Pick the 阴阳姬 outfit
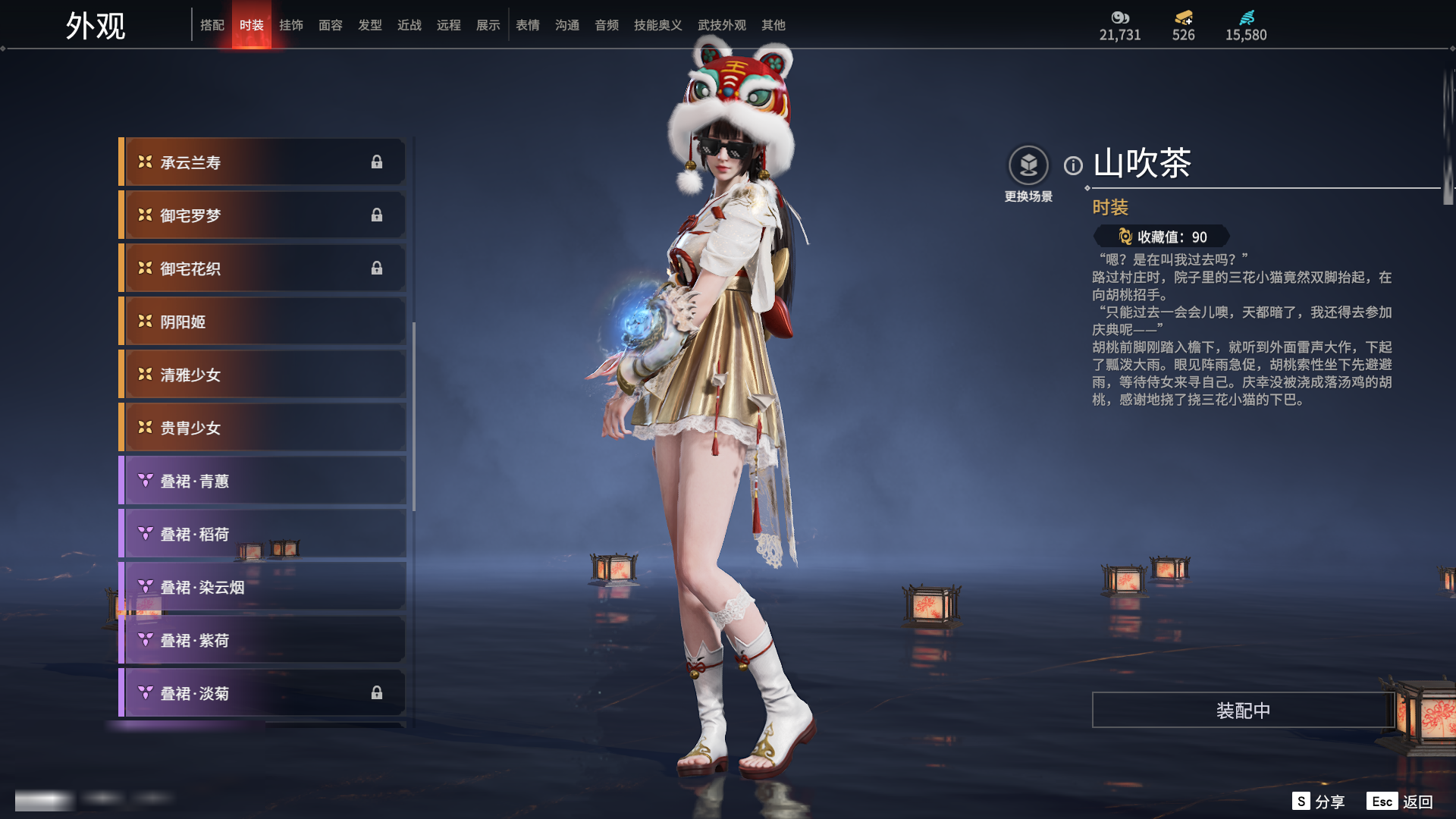 262,322
